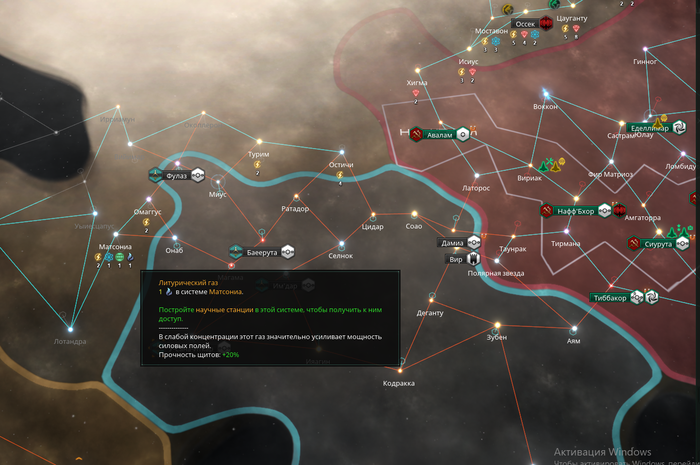700x465 pixels.
Task: Choose the Оссек system label
Action: coord(524,23)
